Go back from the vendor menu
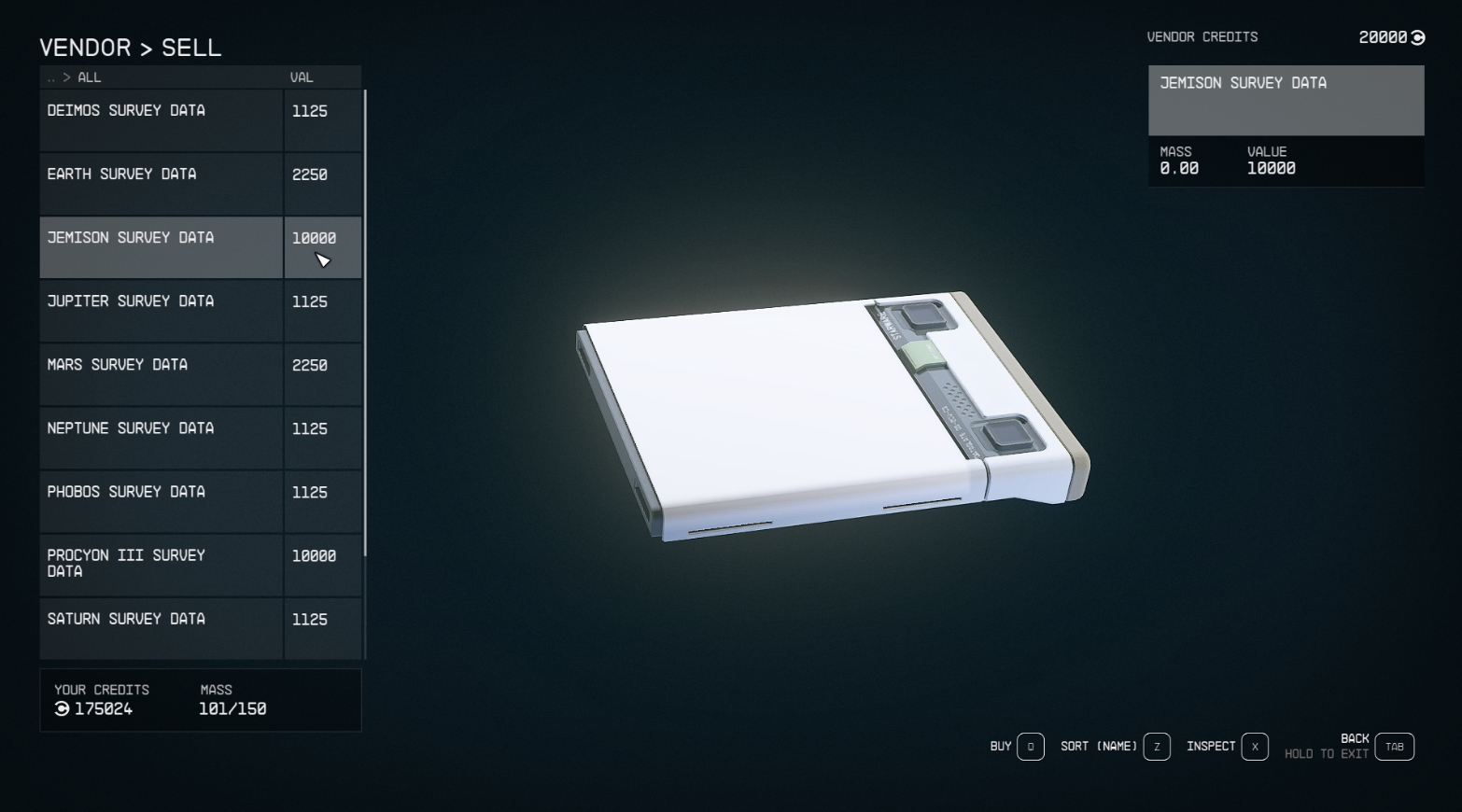This screenshot has height=812, width=1462. [1394, 747]
